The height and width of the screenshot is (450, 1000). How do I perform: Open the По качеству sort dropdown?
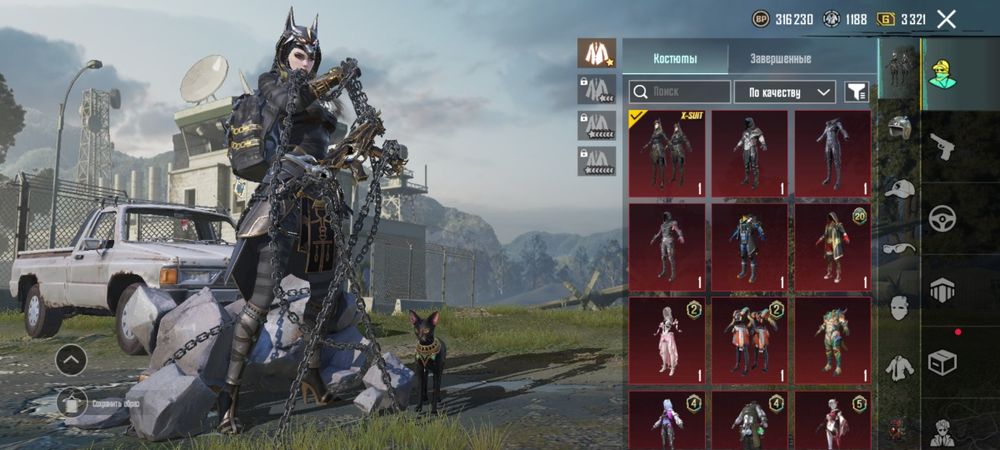click(x=785, y=92)
